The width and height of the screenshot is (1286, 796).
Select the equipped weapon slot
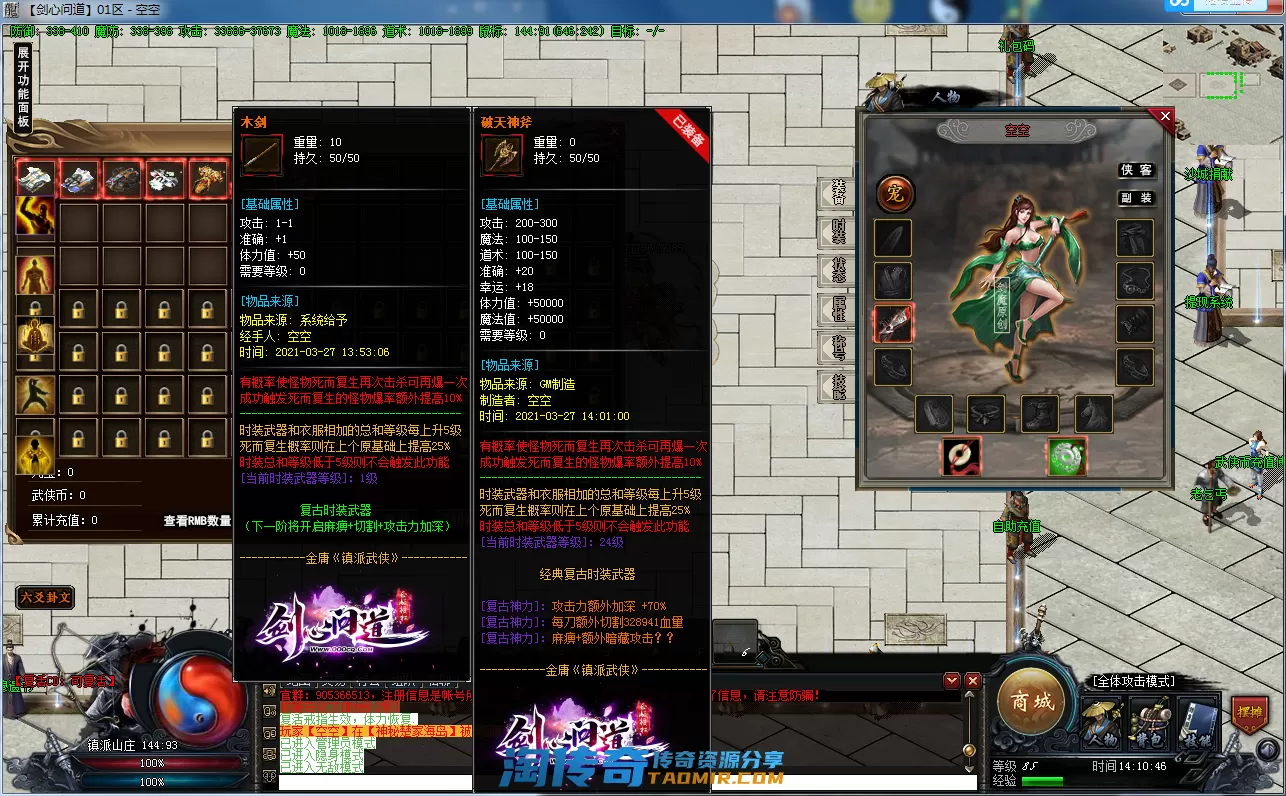(x=893, y=323)
